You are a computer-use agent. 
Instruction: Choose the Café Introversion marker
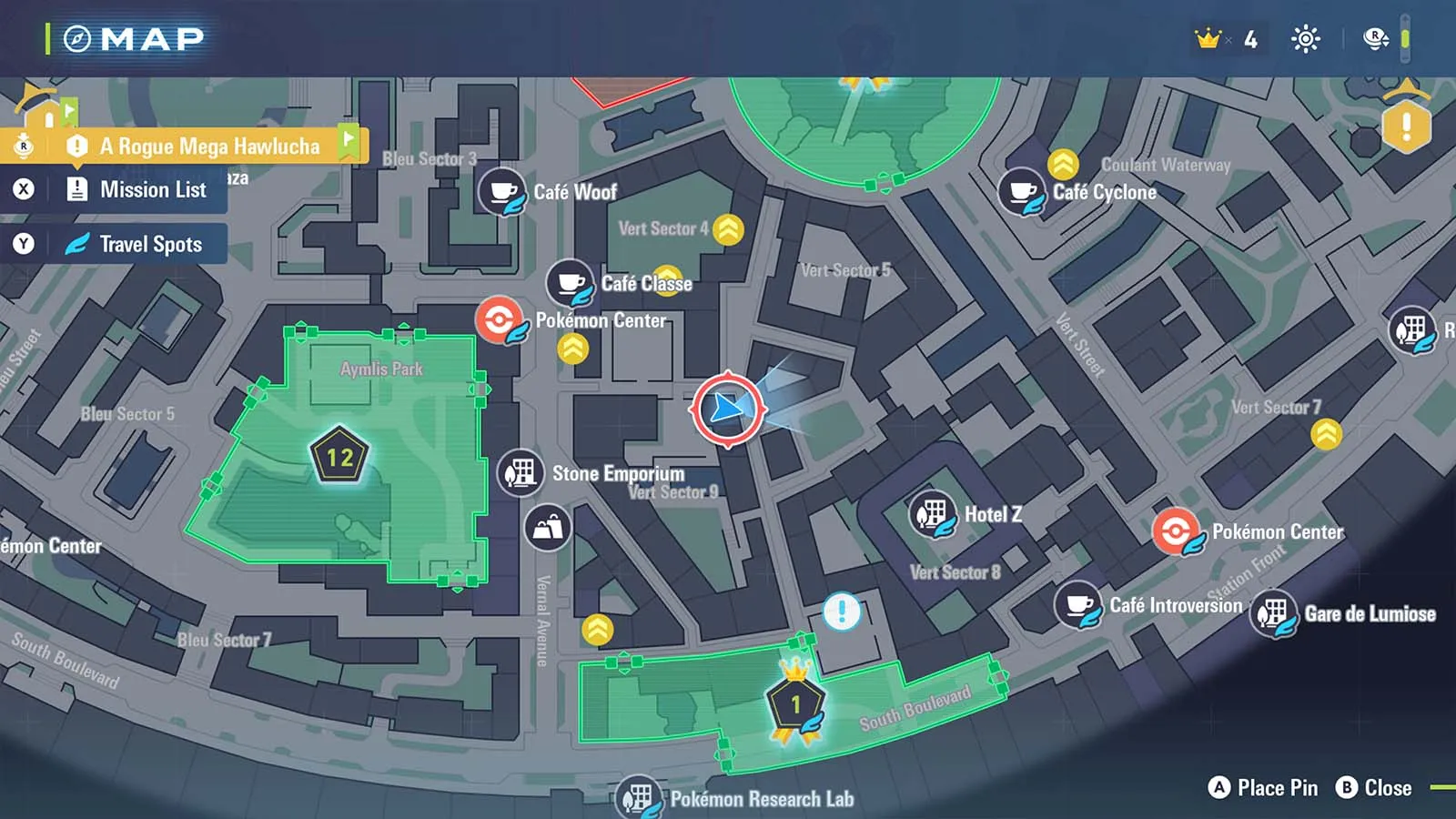[1079, 605]
